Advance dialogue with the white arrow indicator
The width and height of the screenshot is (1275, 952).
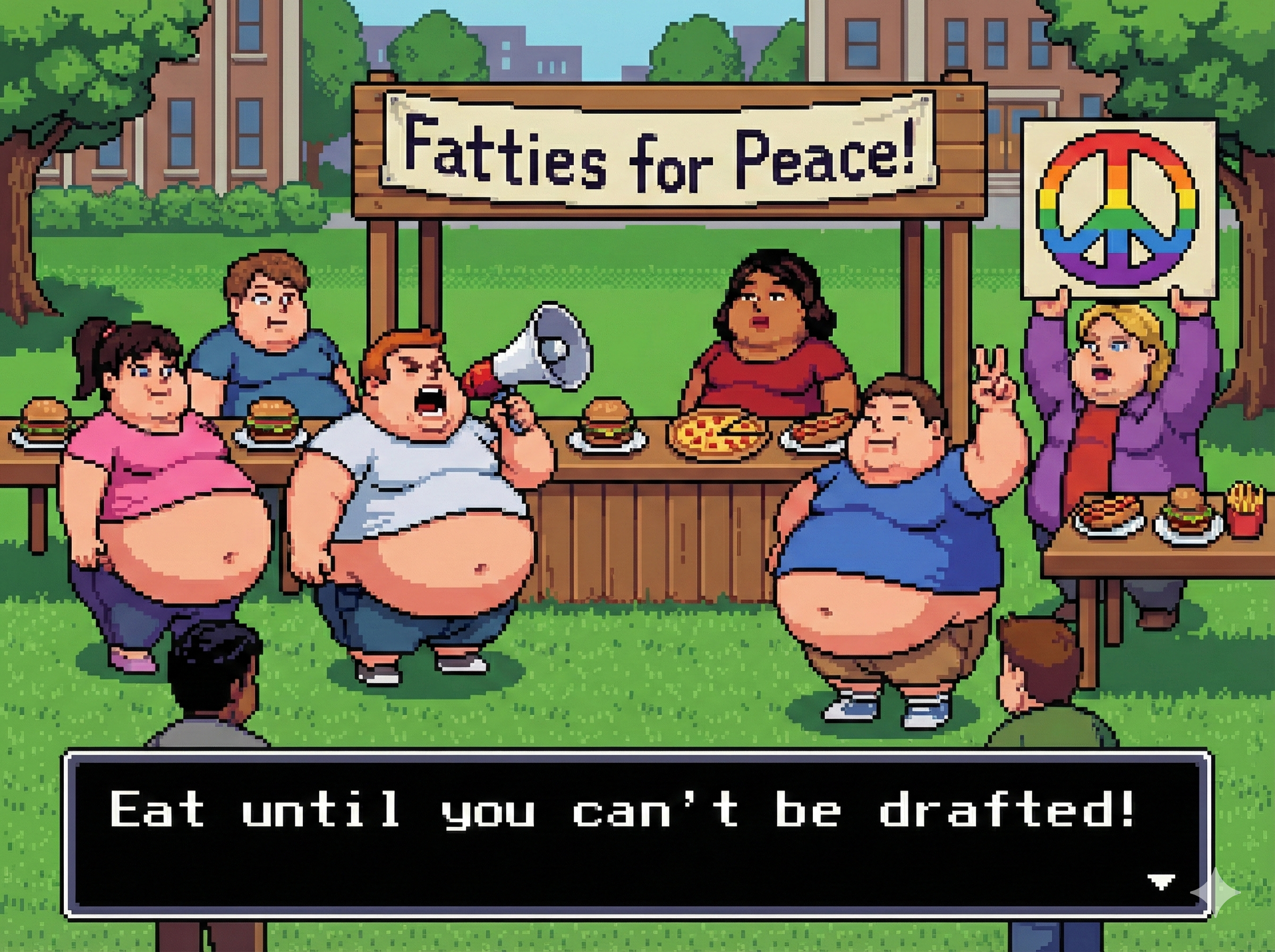point(1161,881)
